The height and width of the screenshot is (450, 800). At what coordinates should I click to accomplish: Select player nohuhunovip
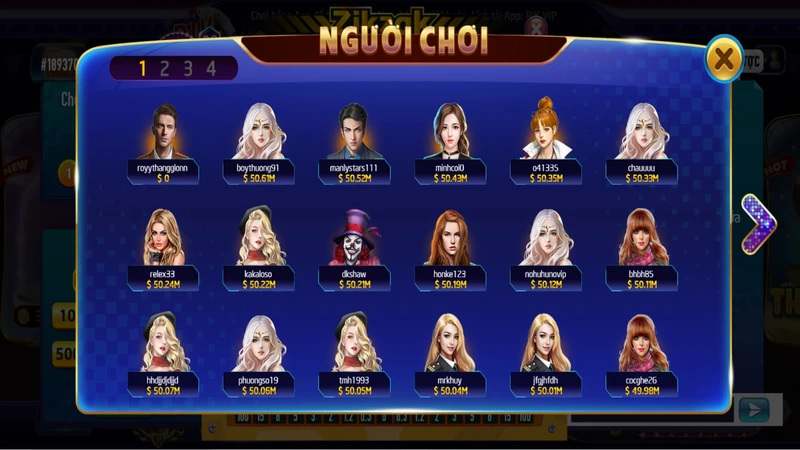click(x=545, y=238)
